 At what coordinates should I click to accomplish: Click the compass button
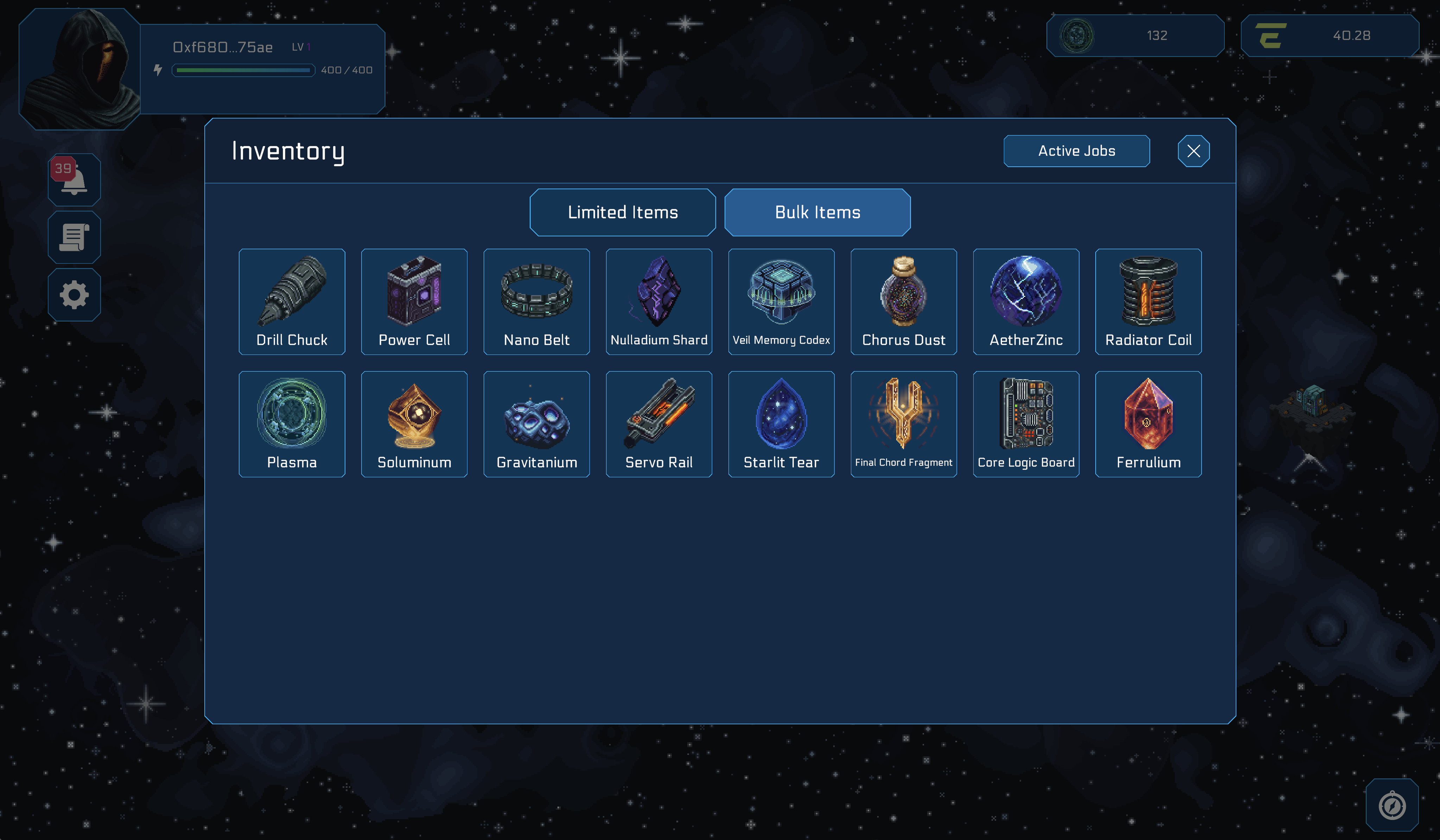point(1391,805)
